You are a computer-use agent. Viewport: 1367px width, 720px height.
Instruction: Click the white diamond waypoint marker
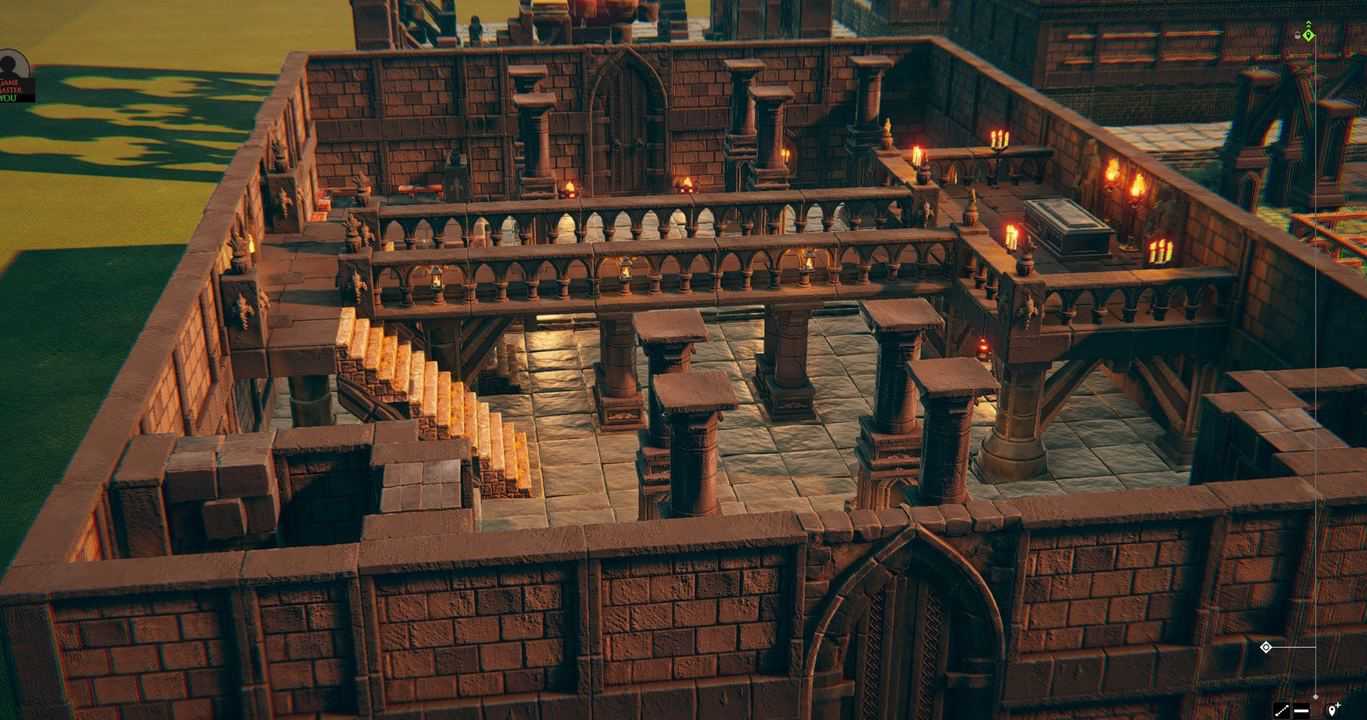click(x=1266, y=646)
